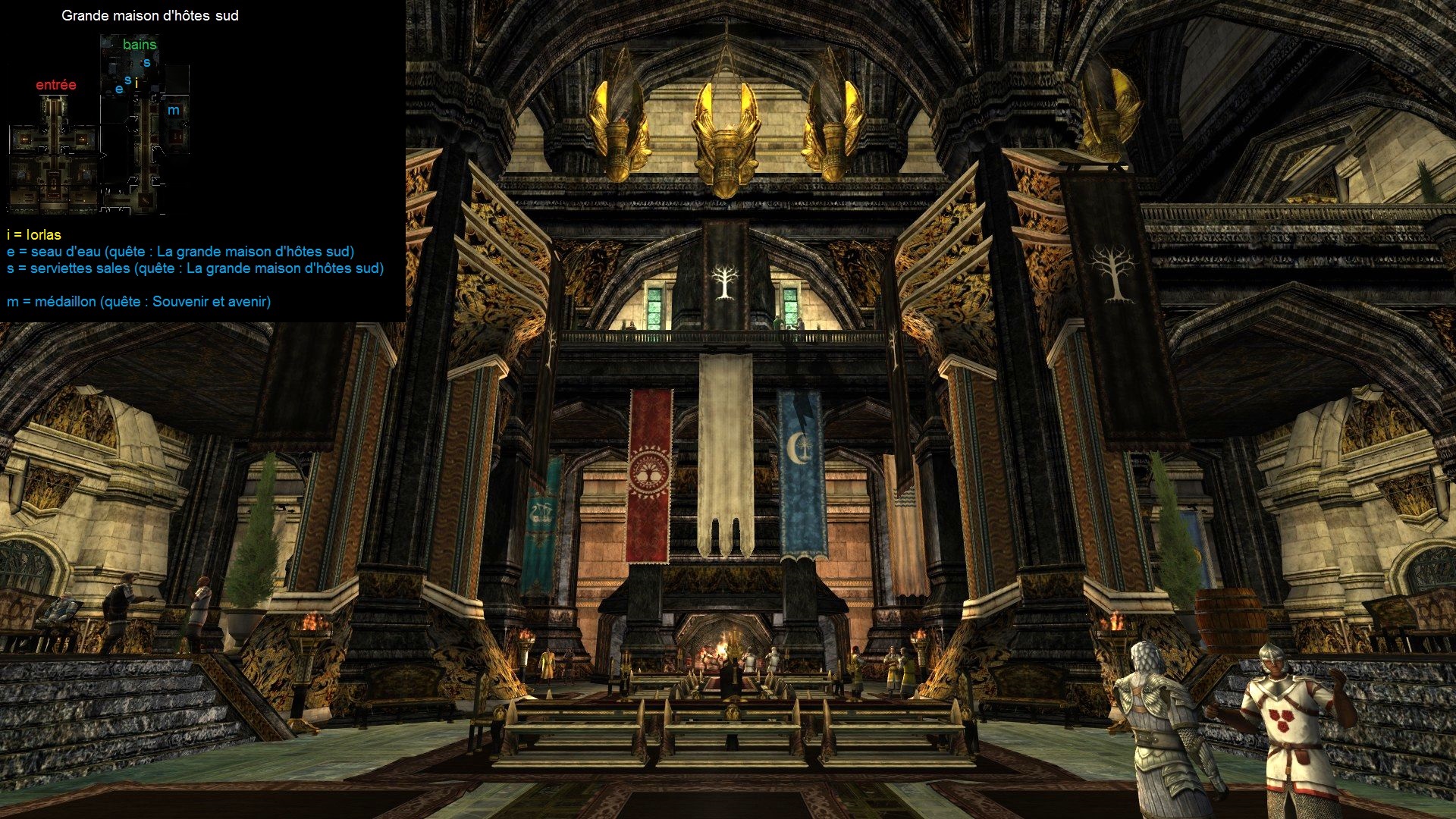
Task: Select the red "entrée" map label
Action: click(56, 85)
